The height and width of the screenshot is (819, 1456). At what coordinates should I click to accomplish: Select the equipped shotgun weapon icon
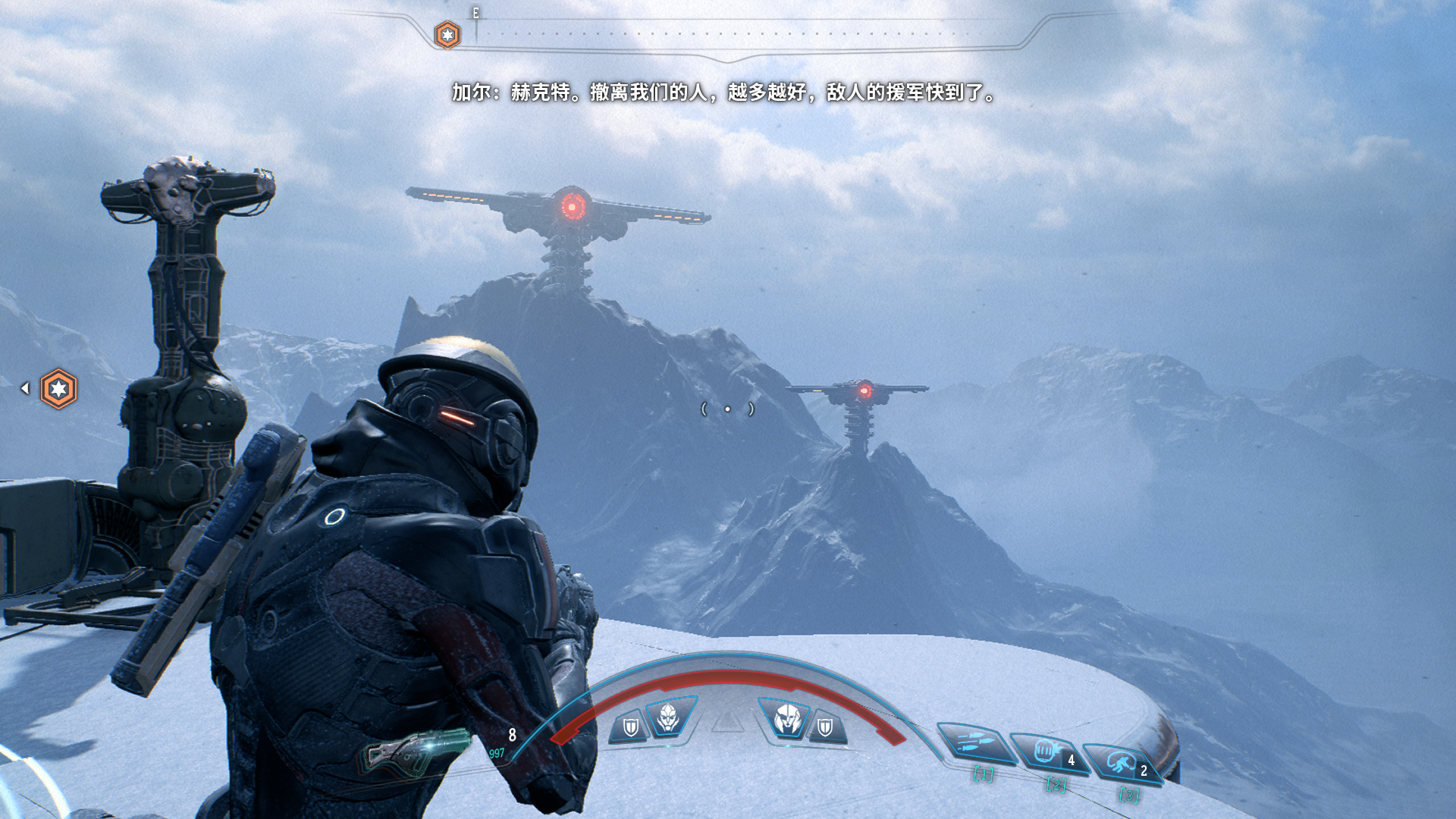click(416, 751)
